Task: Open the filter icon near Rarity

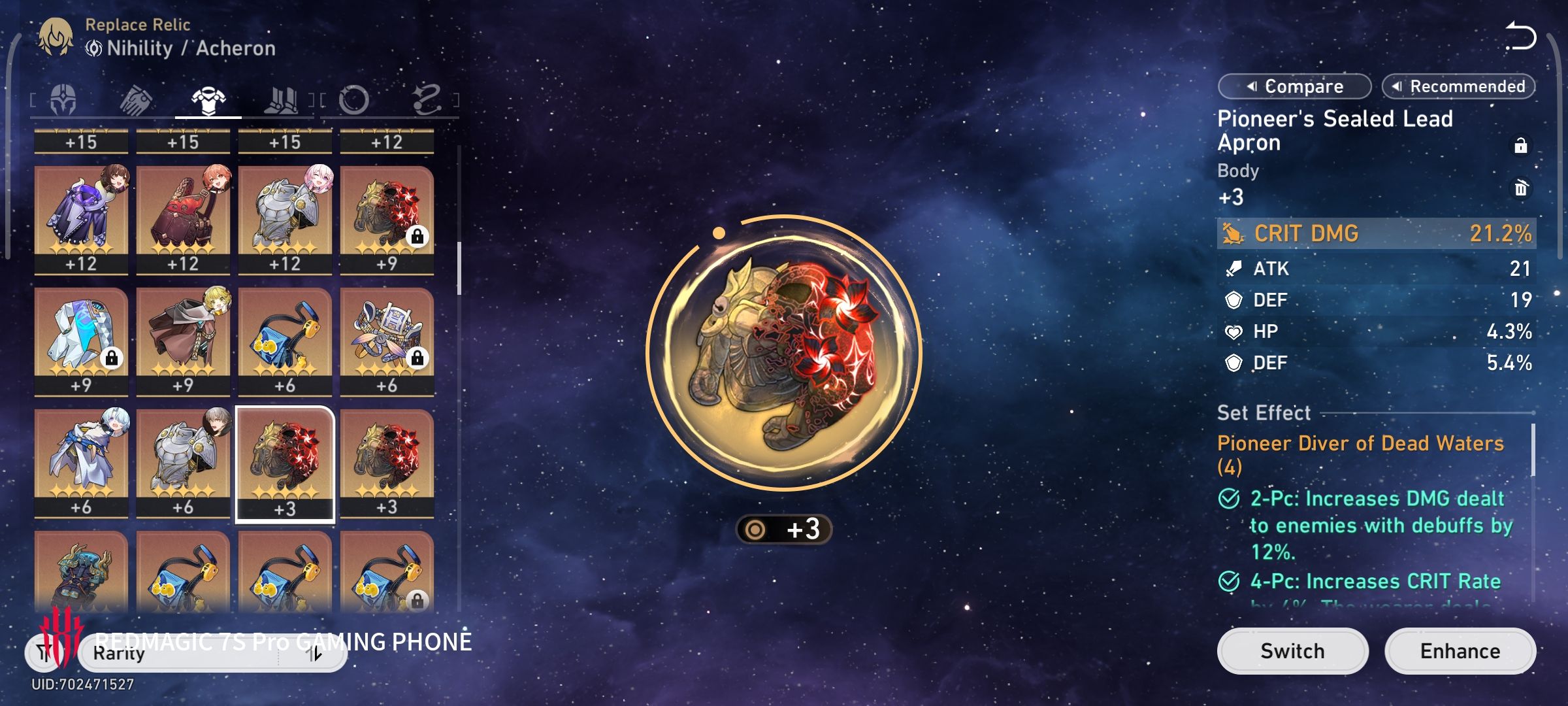Action: coord(43,652)
